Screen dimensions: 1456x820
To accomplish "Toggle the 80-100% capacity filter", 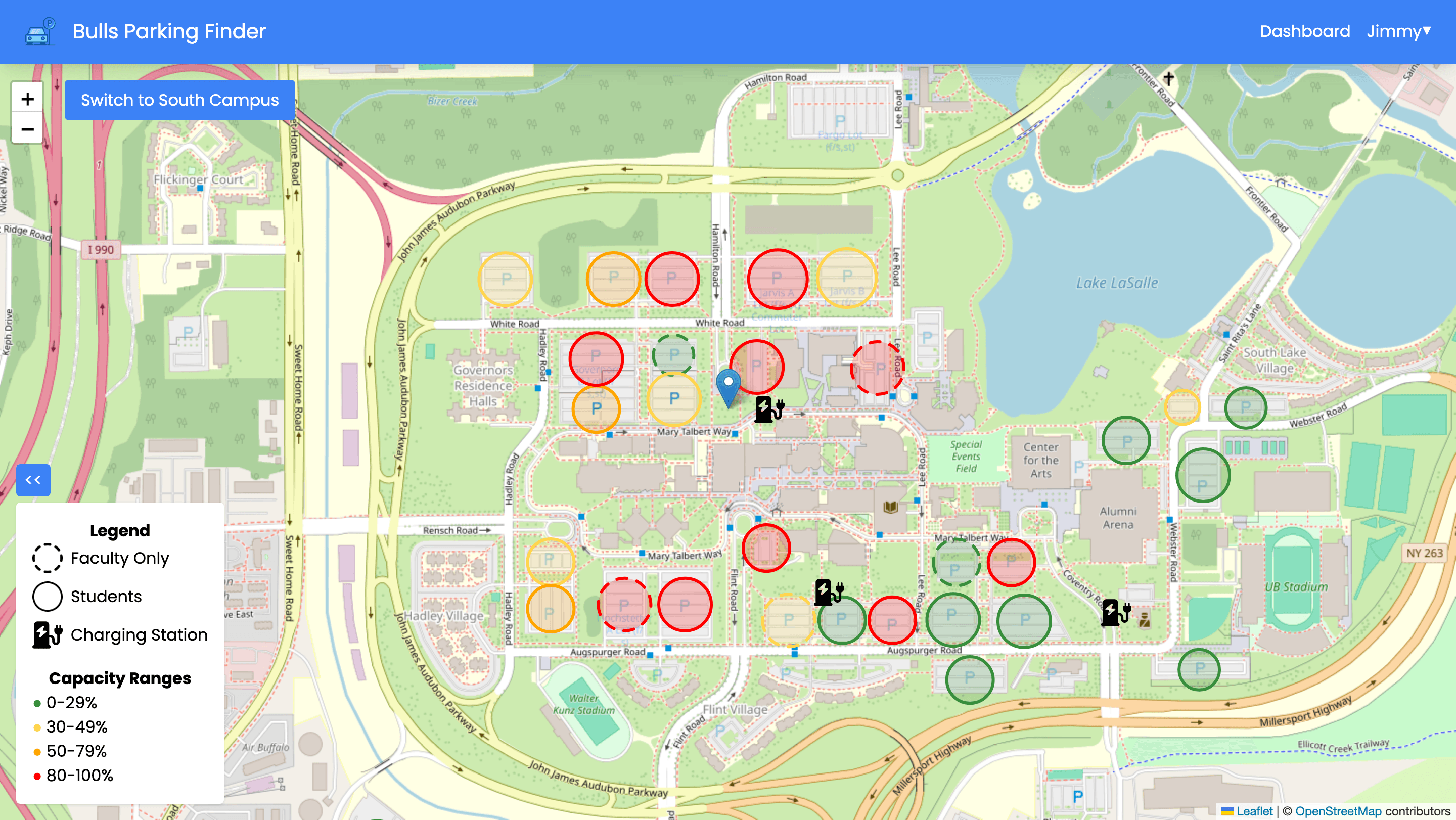I will click(x=37, y=776).
